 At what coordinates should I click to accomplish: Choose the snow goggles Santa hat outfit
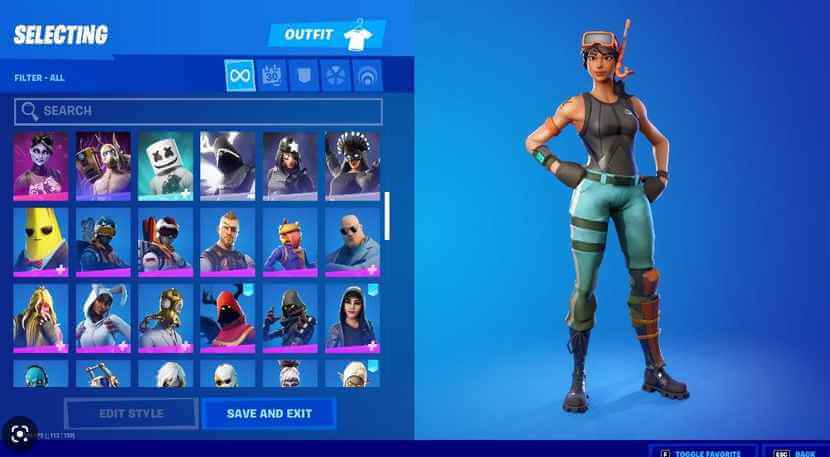pyautogui.click(x=165, y=241)
